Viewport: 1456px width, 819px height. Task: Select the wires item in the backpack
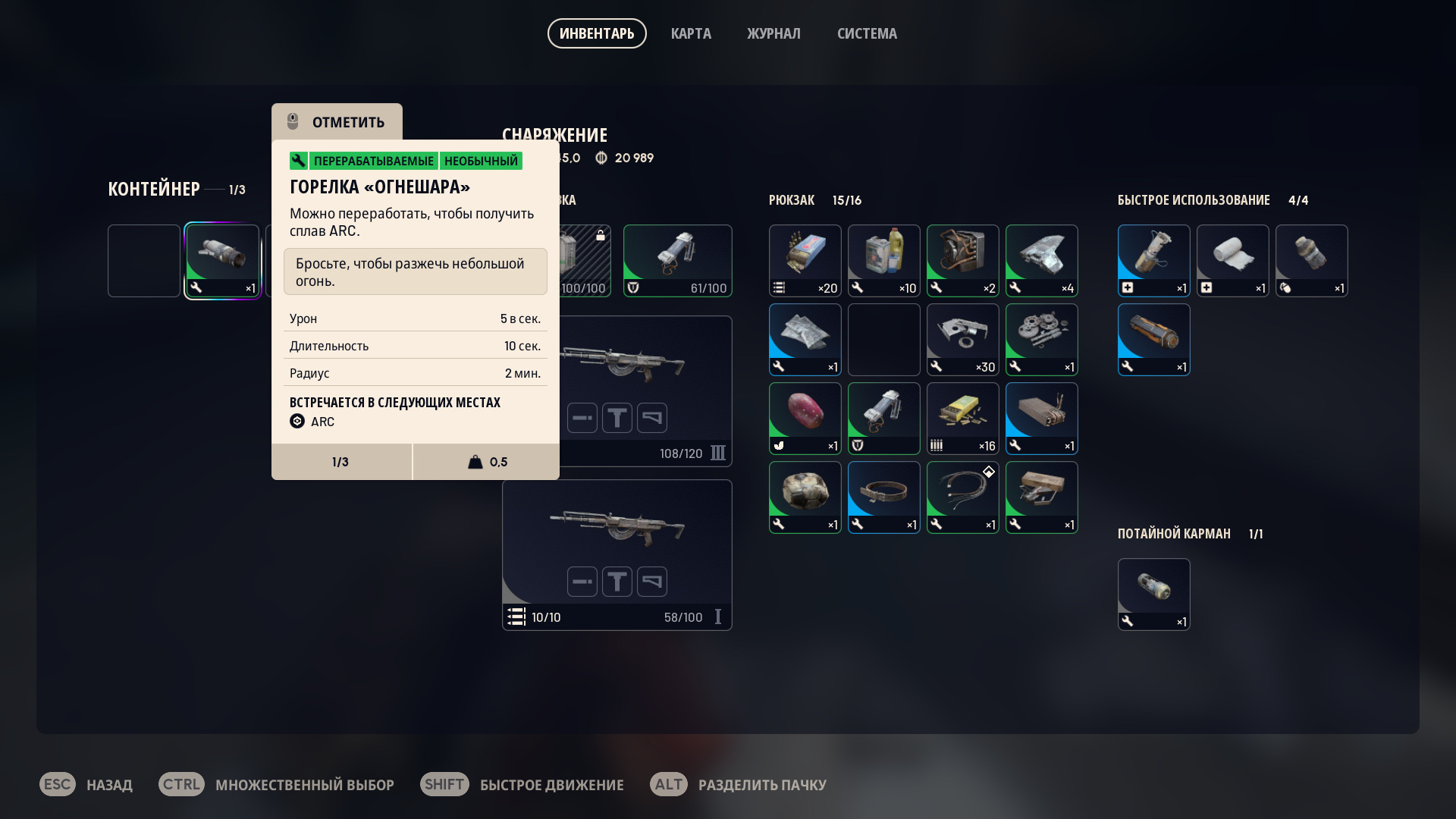pos(962,497)
